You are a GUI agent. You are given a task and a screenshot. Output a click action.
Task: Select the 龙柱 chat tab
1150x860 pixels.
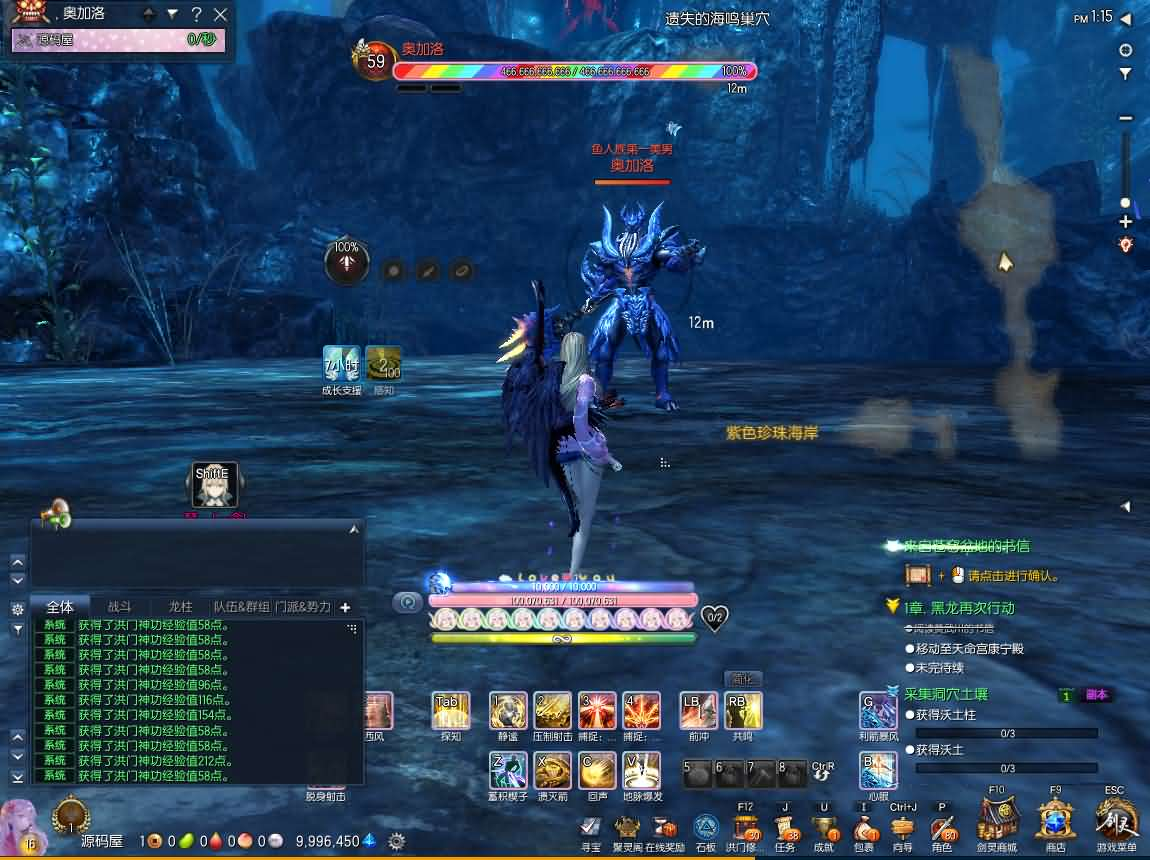coord(180,606)
